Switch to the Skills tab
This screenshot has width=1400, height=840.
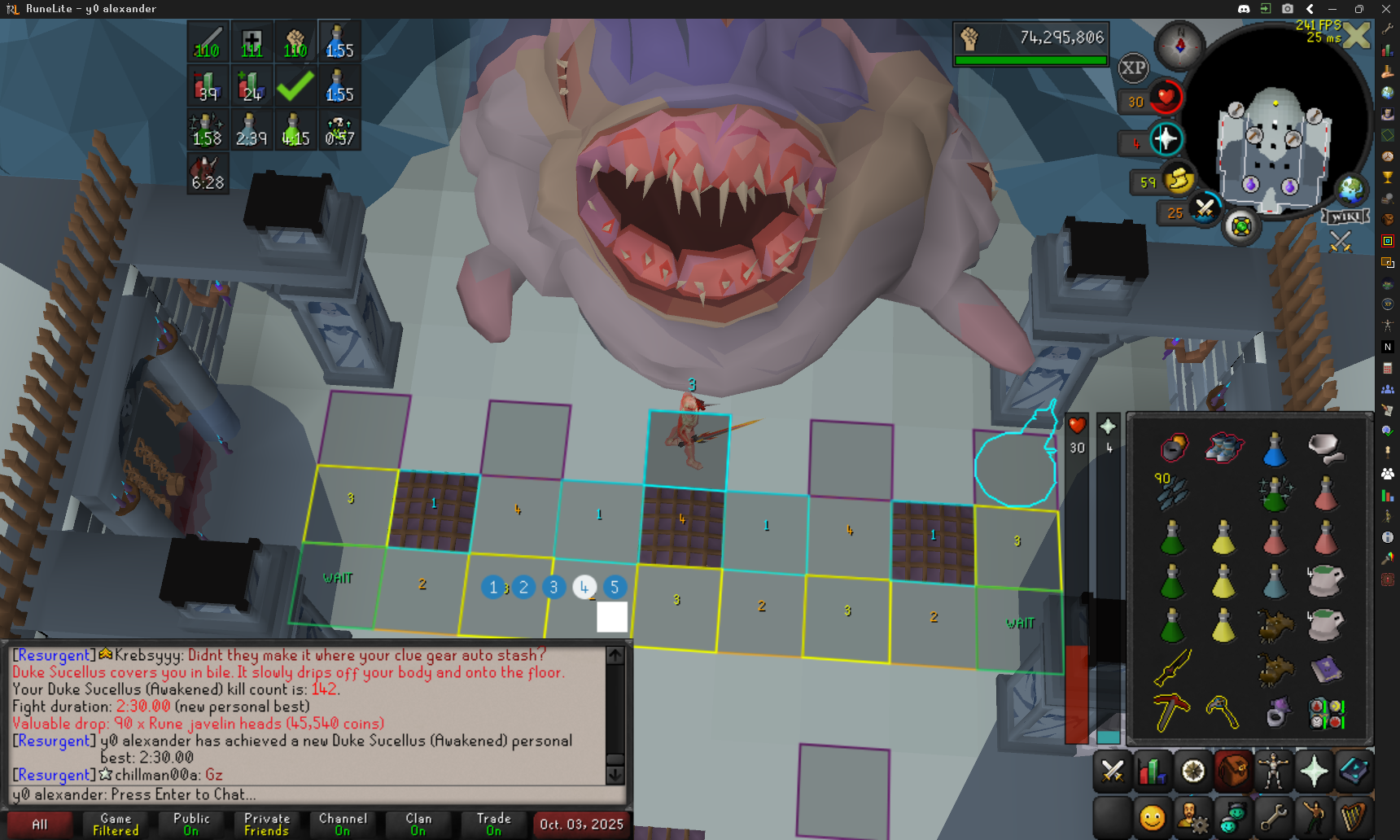pyautogui.click(x=1153, y=770)
